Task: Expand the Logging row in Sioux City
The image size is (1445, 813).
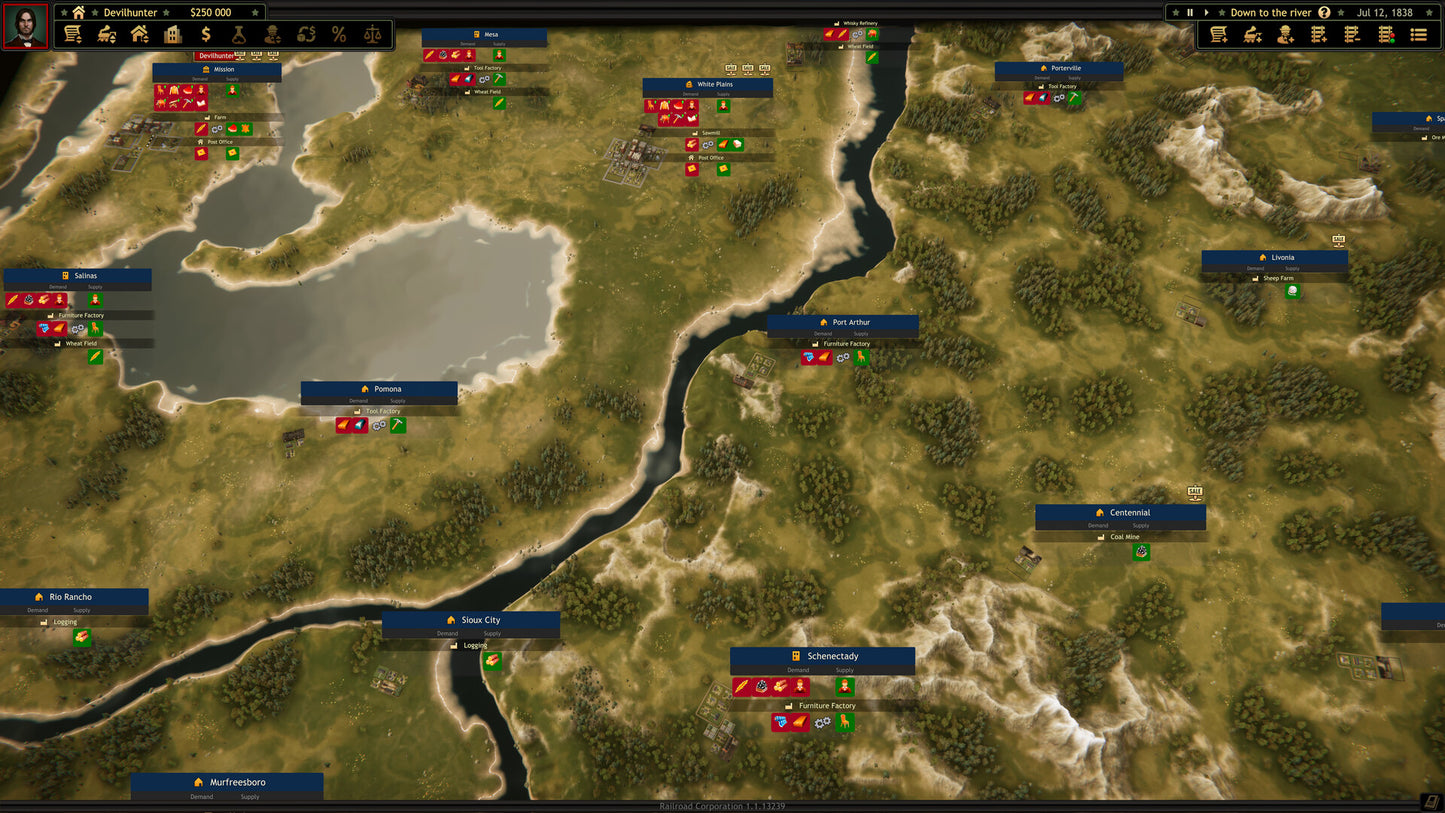Action: point(471,646)
